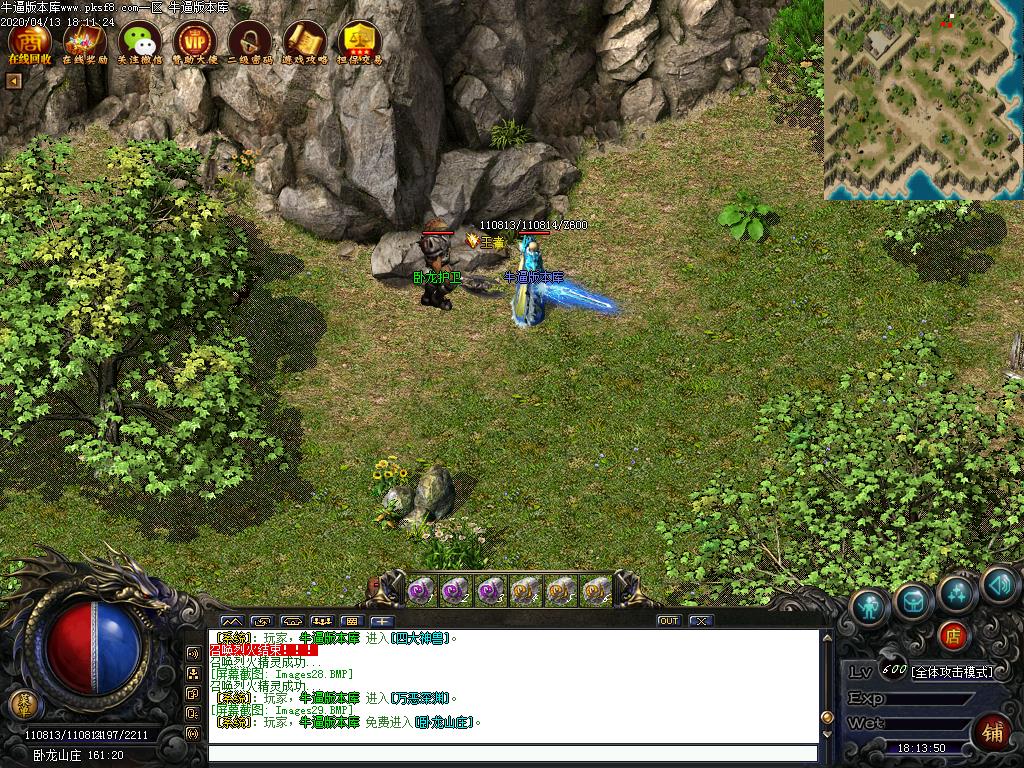Open the 二级密码 padlock password icon
The height and width of the screenshot is (768, 1024).
point(249,42)
